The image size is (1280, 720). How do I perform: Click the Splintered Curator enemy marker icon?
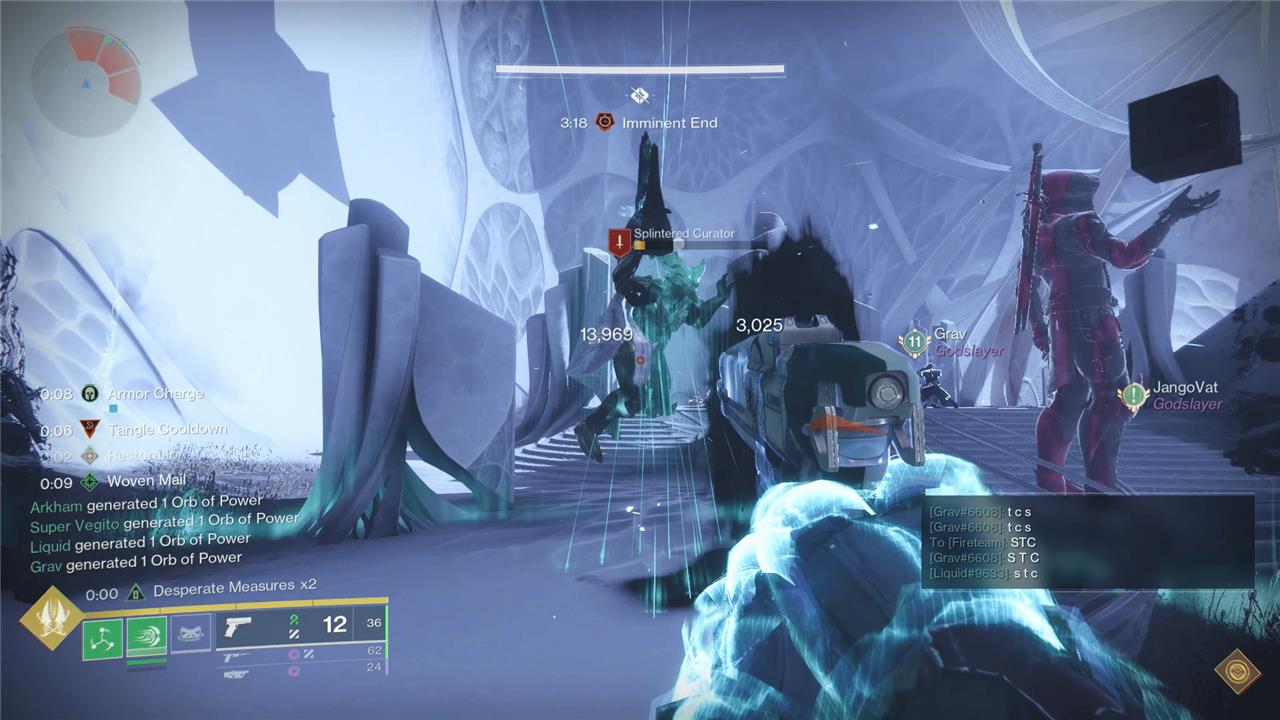(620, 242)
